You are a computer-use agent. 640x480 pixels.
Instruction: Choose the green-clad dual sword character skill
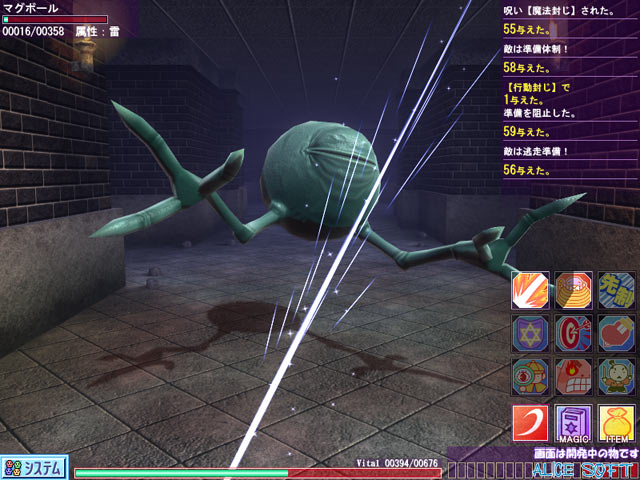[x=617, y=376]
